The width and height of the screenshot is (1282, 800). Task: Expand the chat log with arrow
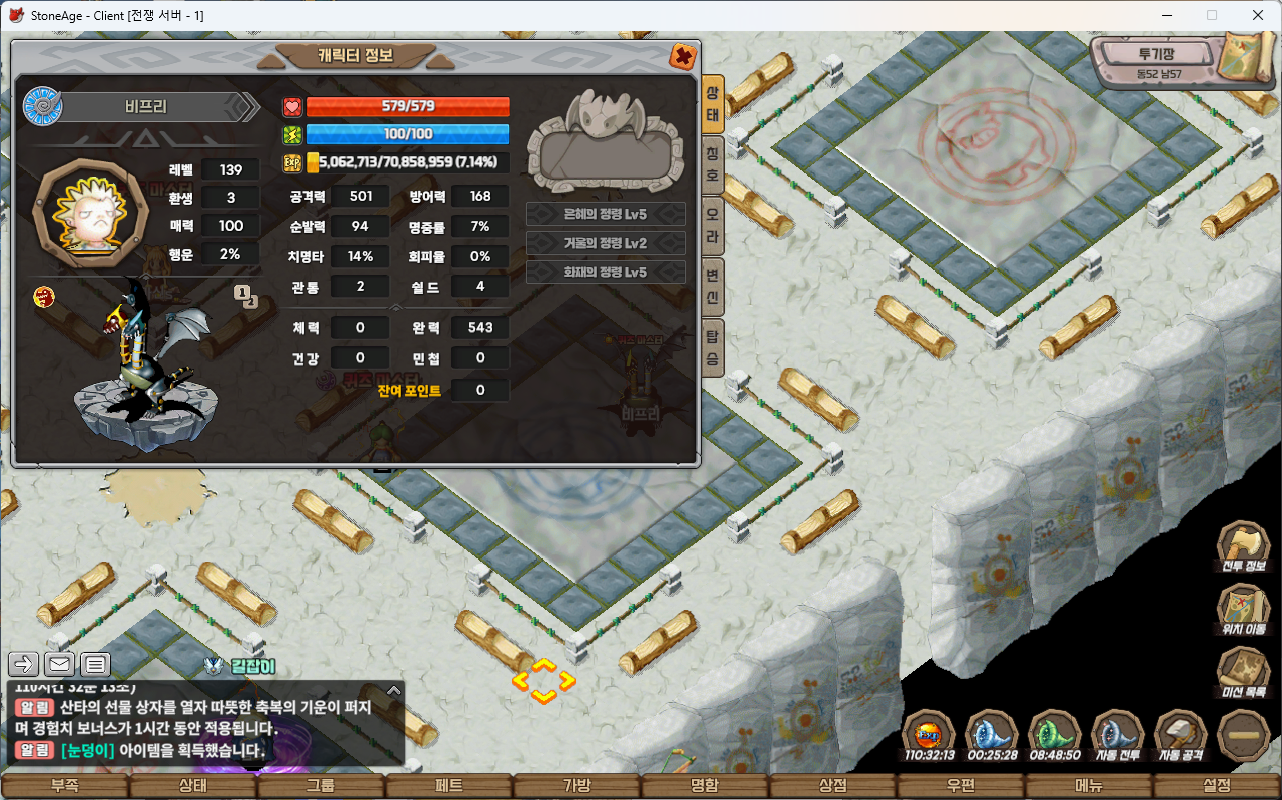[x=394, y=690]
